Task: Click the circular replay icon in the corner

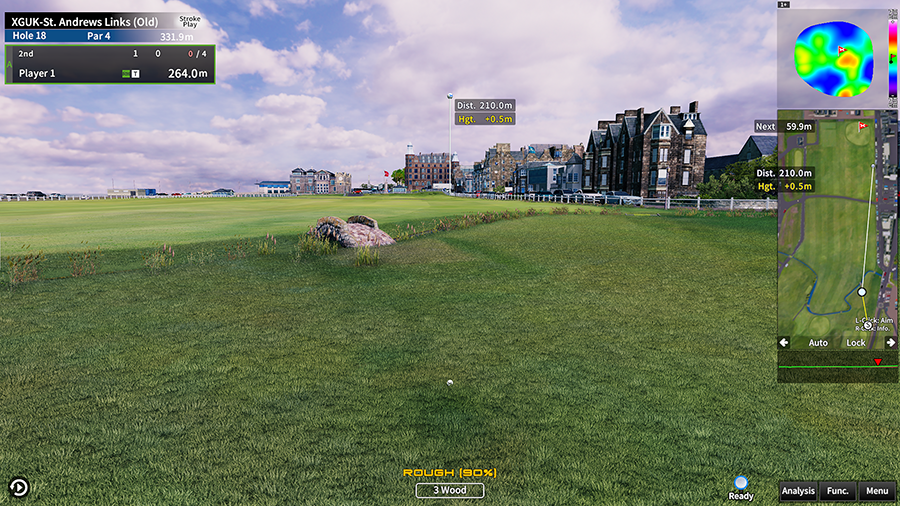Action: [x=19, y=487]
